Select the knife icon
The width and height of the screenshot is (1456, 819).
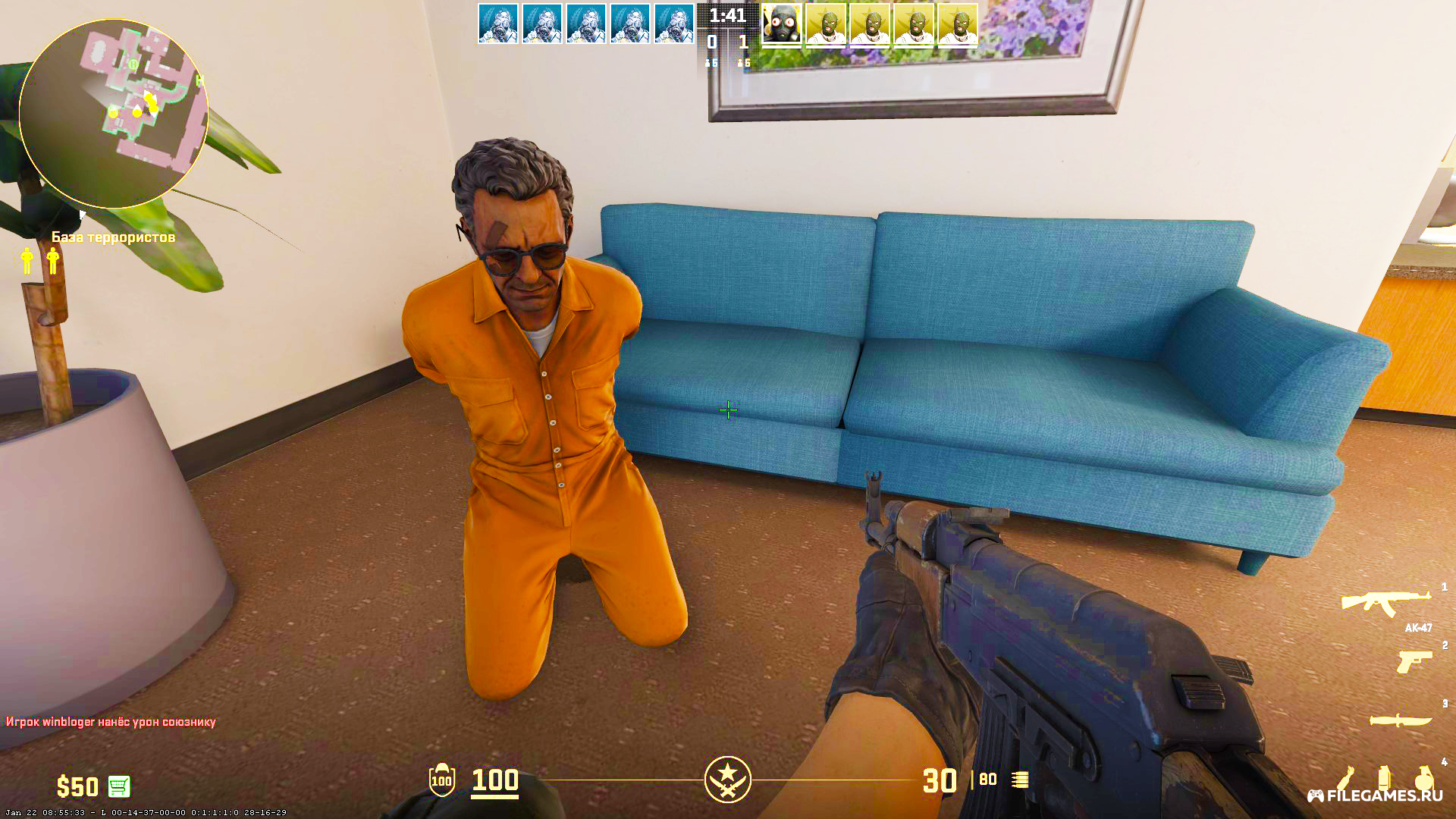[x=1400, y=720]
